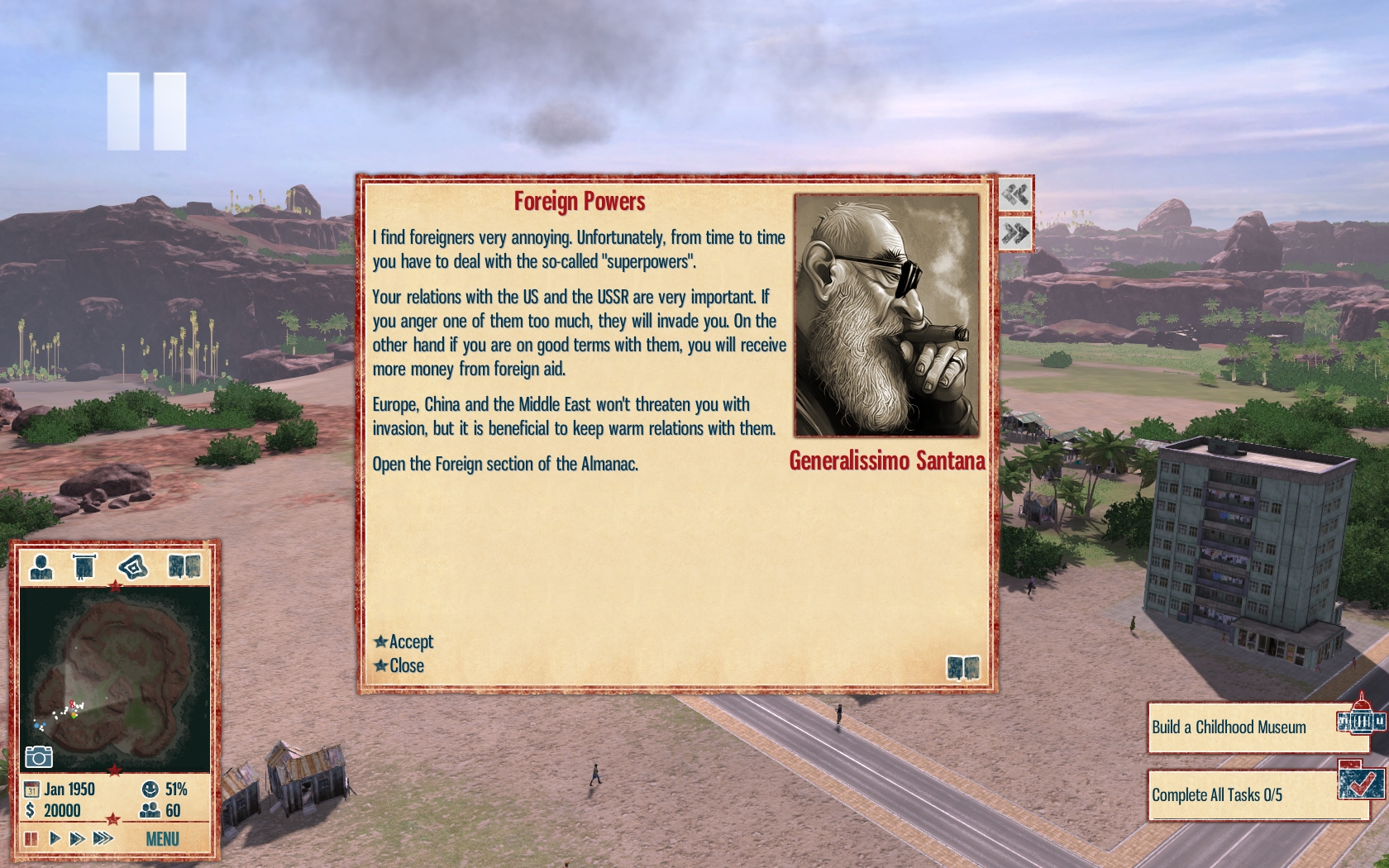The height and width of the screenshot is (868, 1389).
Task: Pause the game with the red pause button
Action: pyautogui.click(x=31, y=838)
